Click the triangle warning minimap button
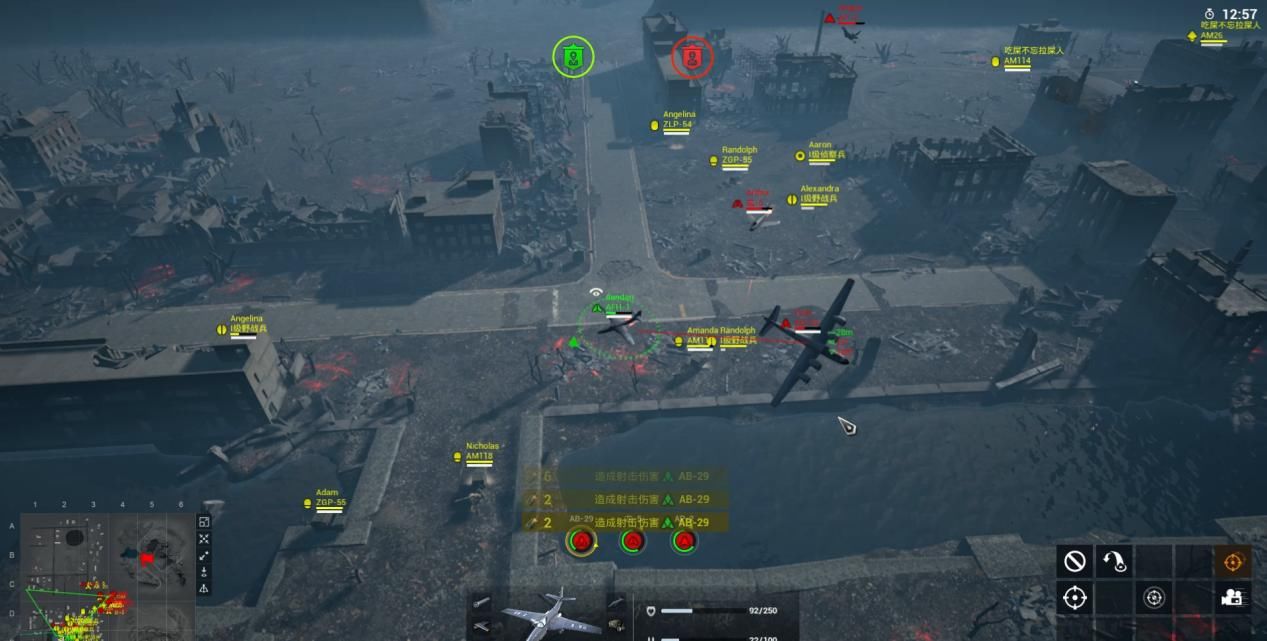Viewport: 1267px width, 641px height. [x=204, y=589]
